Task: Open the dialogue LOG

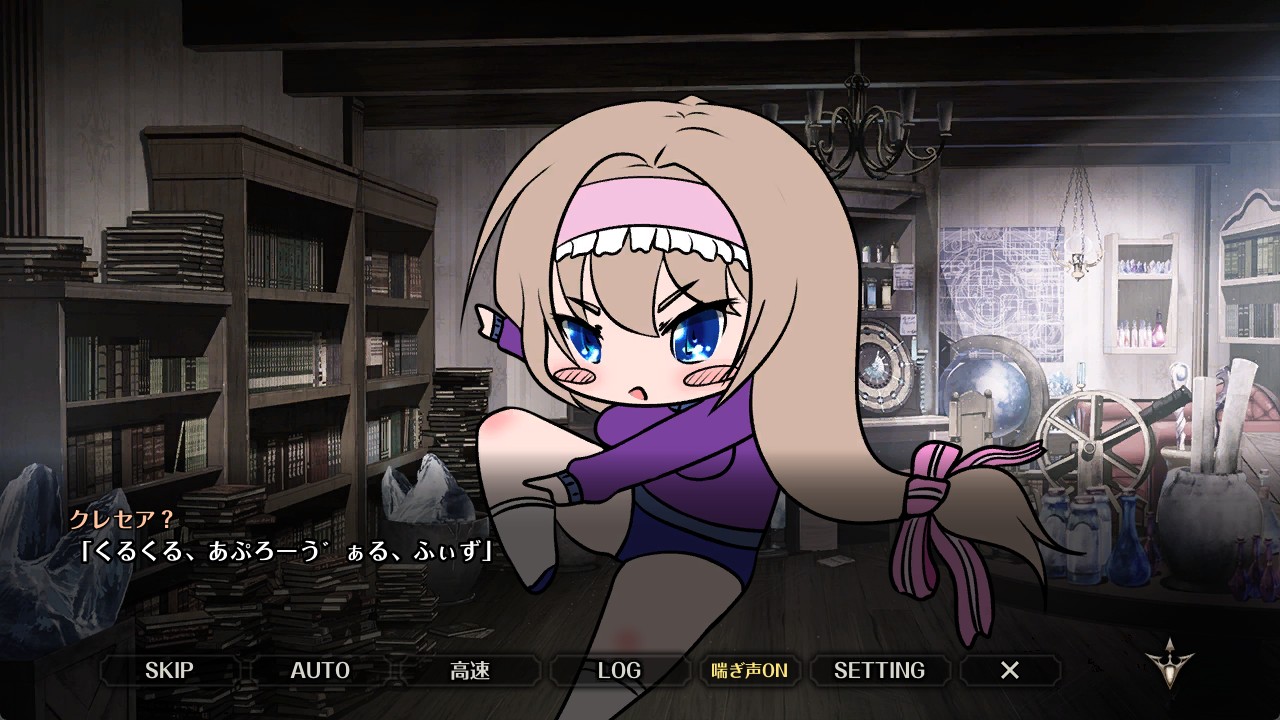Action: pyautogui.click(x=619, y=670)
